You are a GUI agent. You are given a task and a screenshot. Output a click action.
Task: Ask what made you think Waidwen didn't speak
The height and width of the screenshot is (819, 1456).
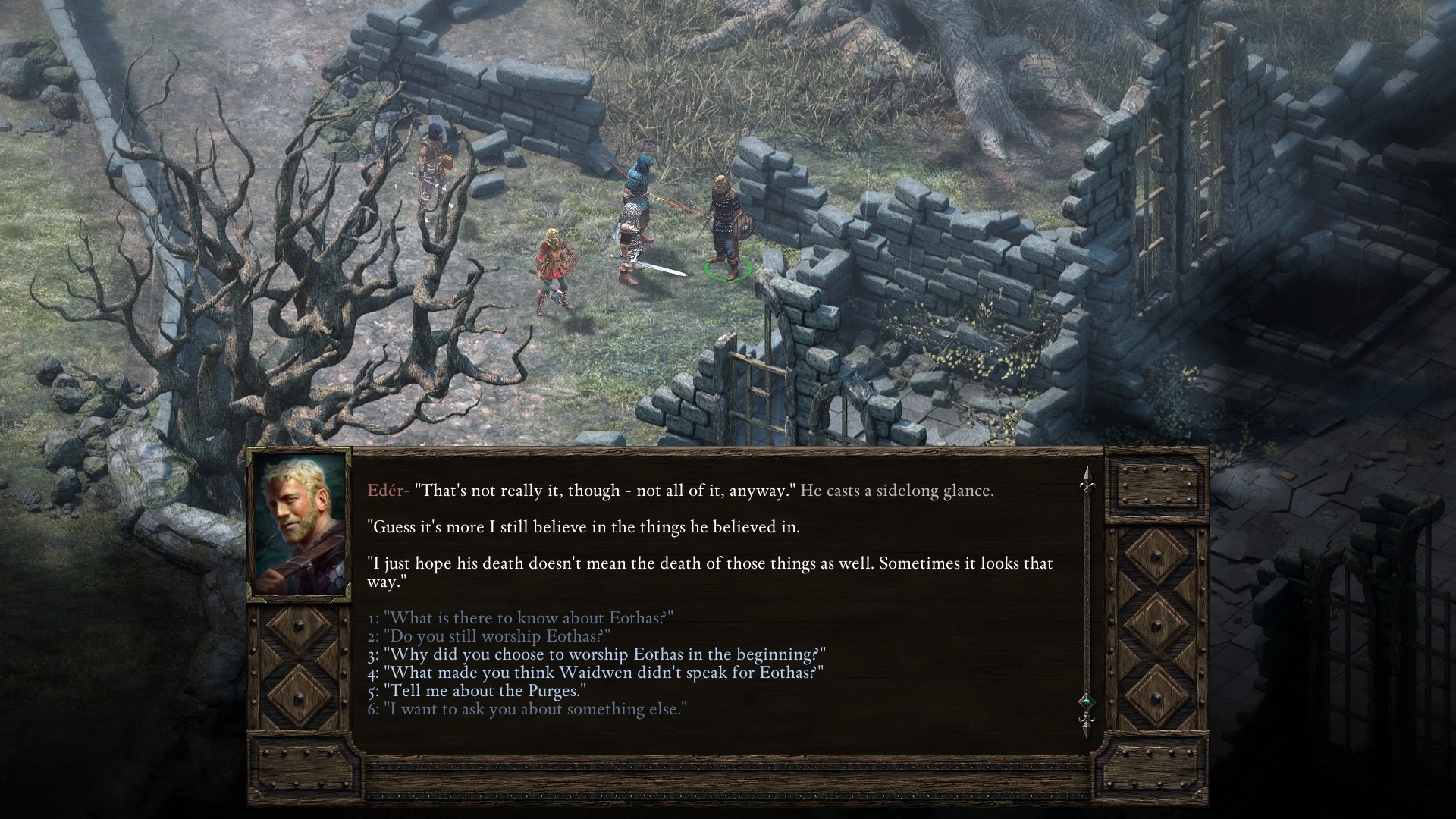point(595,673)
